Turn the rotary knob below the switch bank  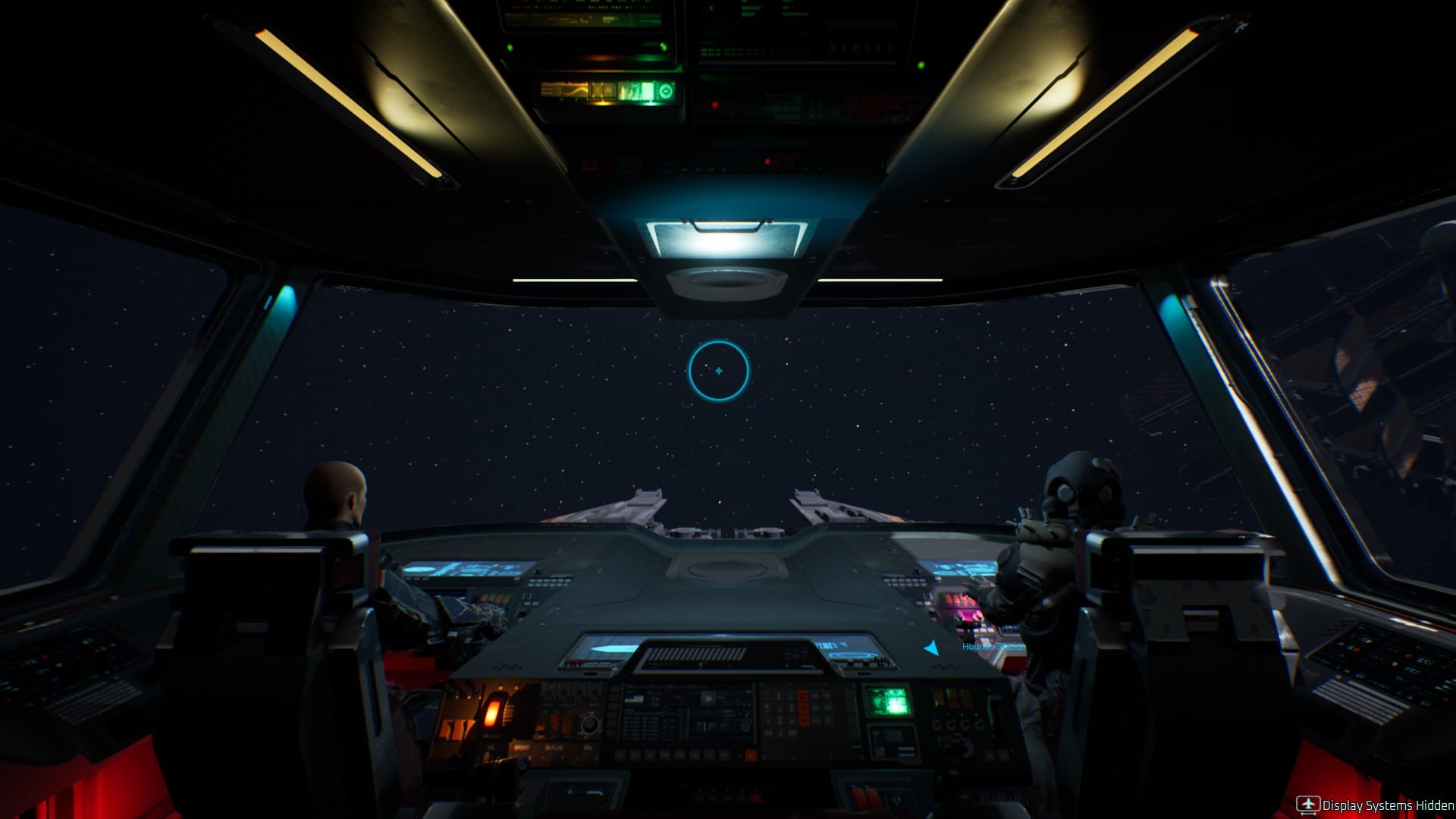click(589, 725)
